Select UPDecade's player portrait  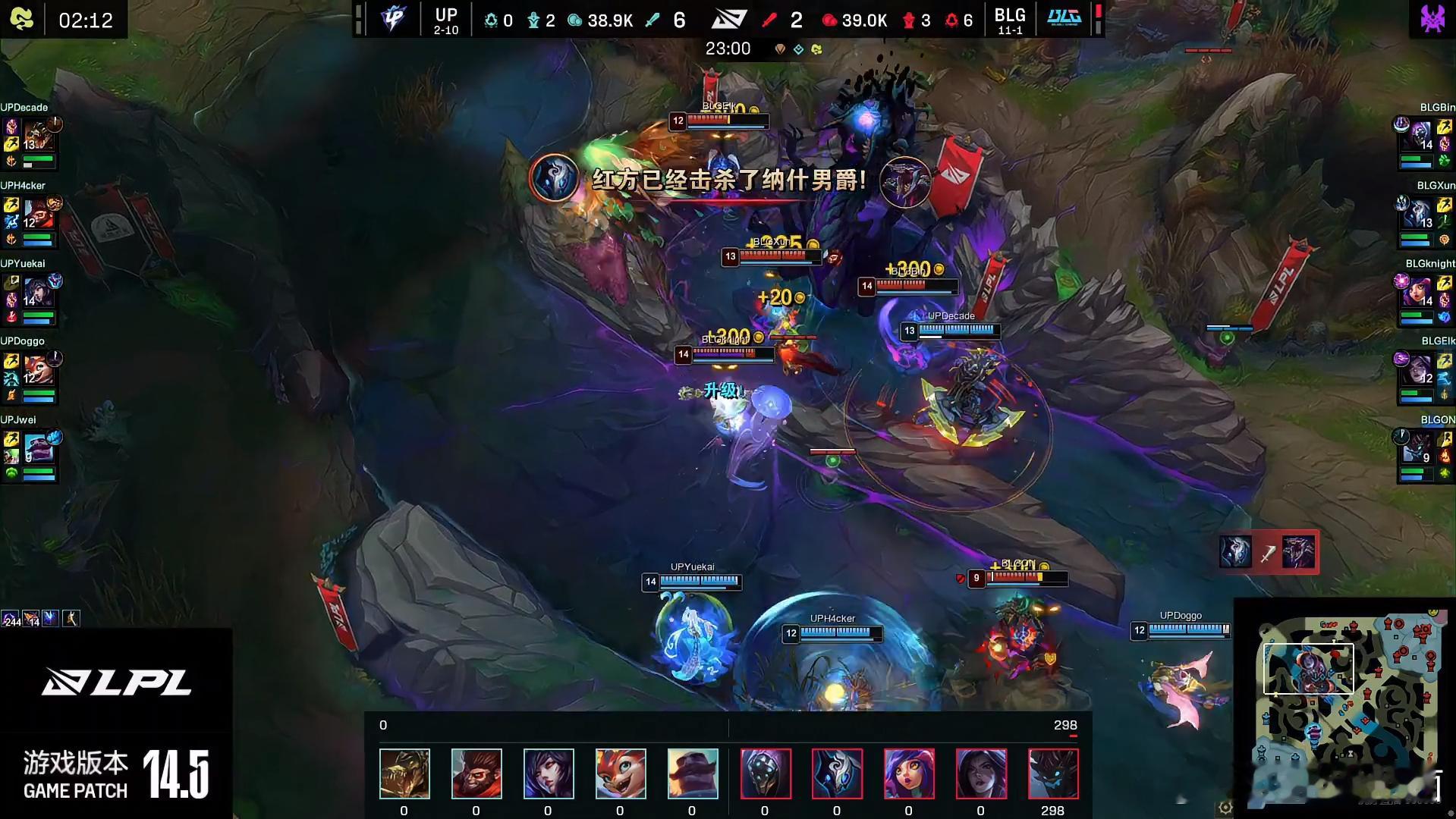[x=36, y=136]
